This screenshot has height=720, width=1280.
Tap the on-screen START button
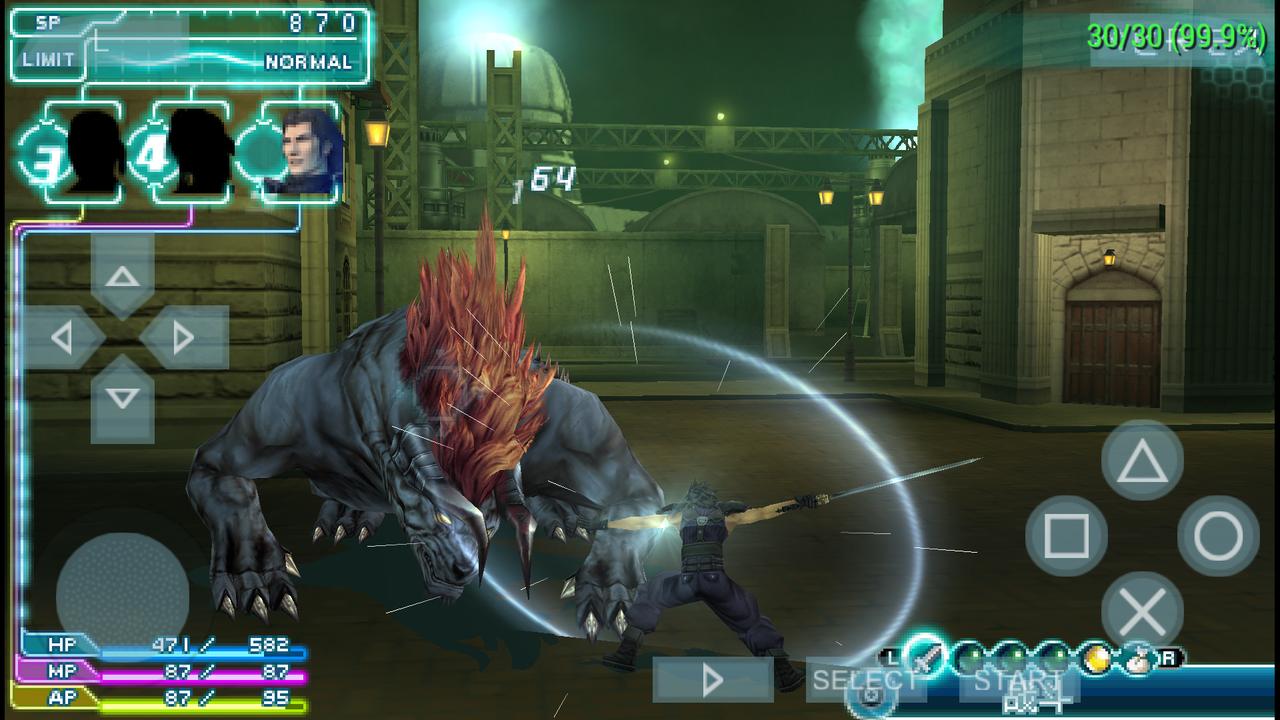click(x=1018, y=681)
